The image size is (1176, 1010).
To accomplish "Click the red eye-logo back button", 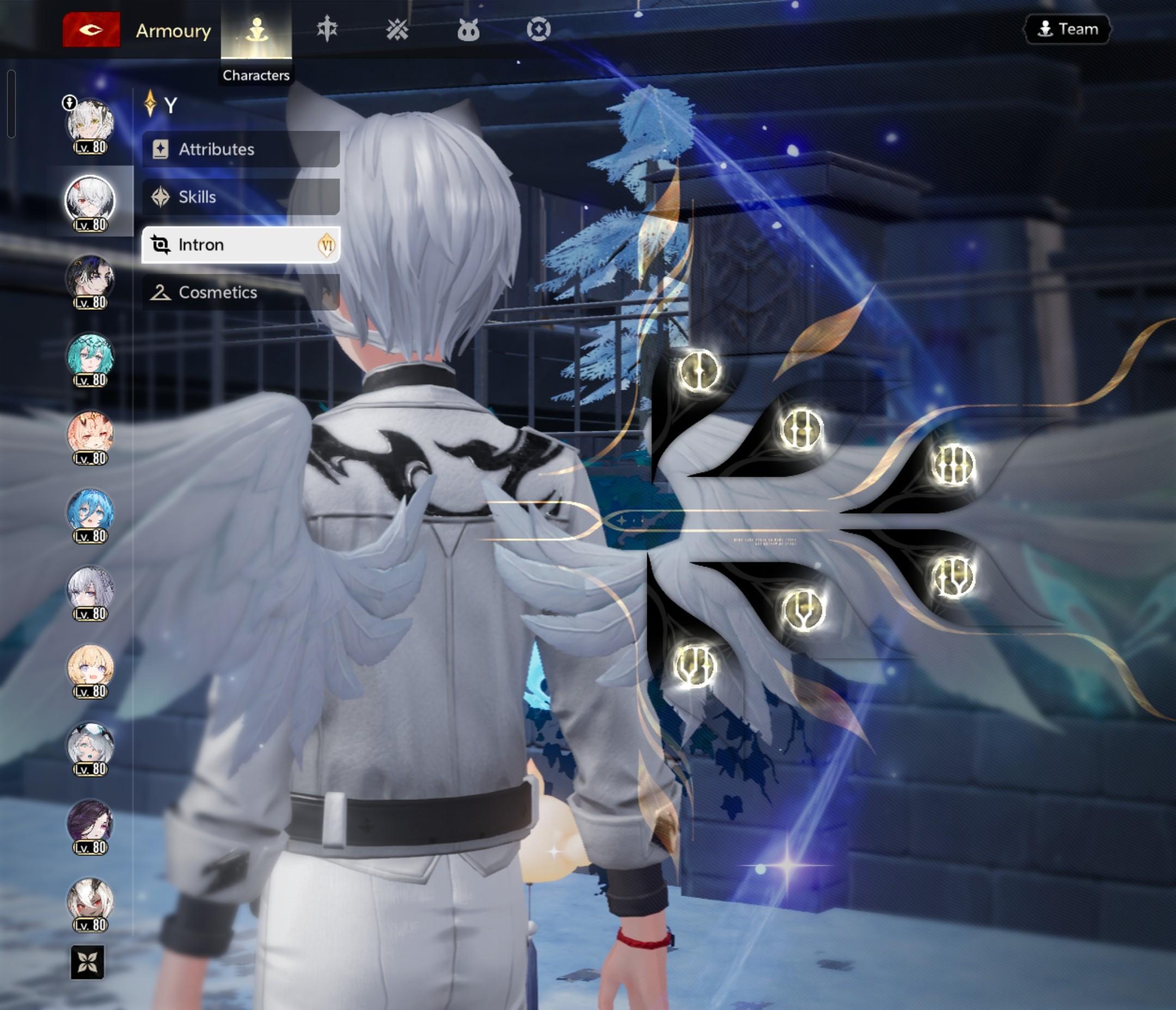I will 91,29.
